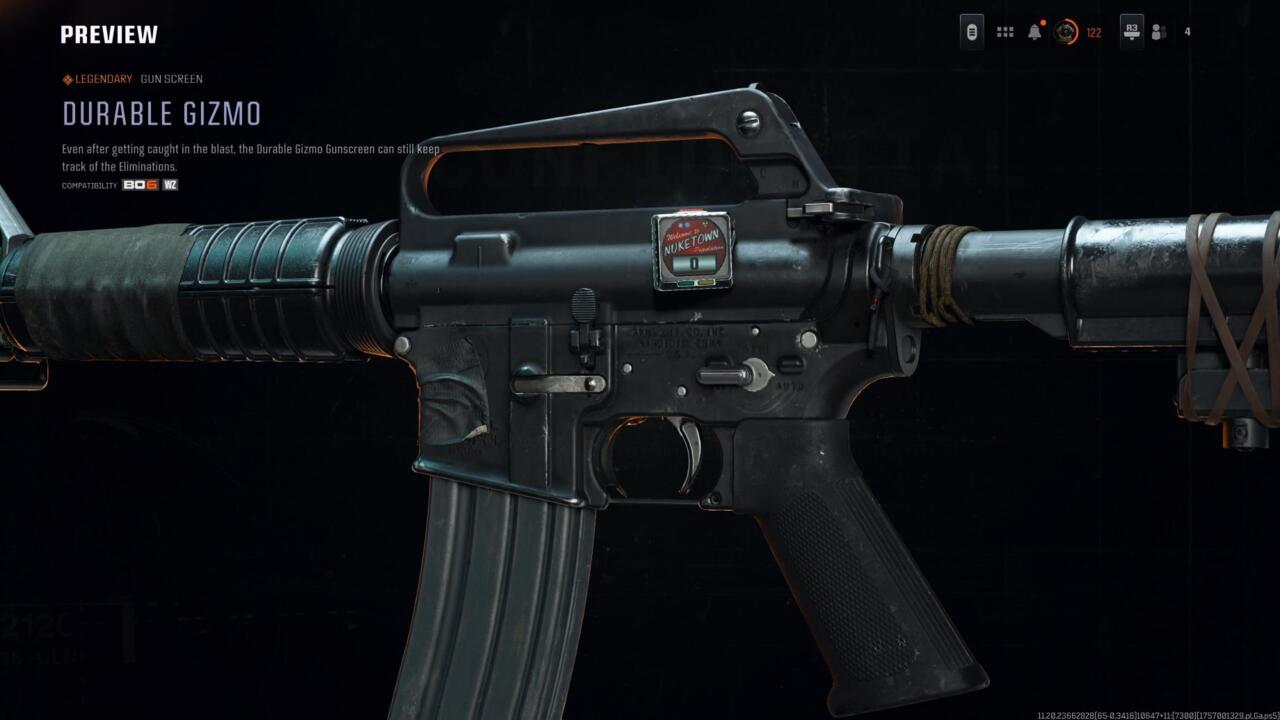
Task: Click the friends counter showing 4
Action: (1188, 31)
